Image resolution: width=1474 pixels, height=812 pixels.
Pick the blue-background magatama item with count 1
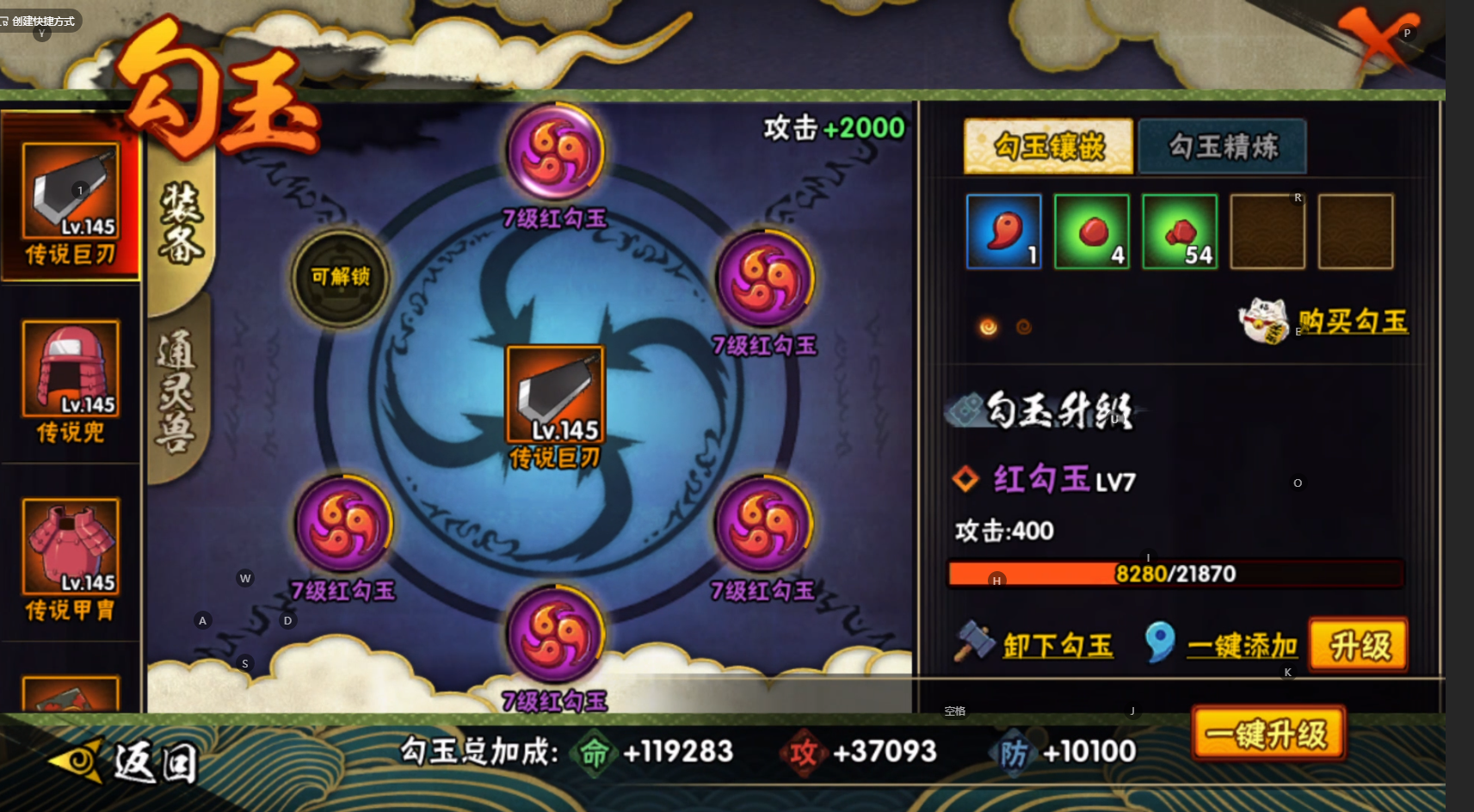click(1003, 231)
